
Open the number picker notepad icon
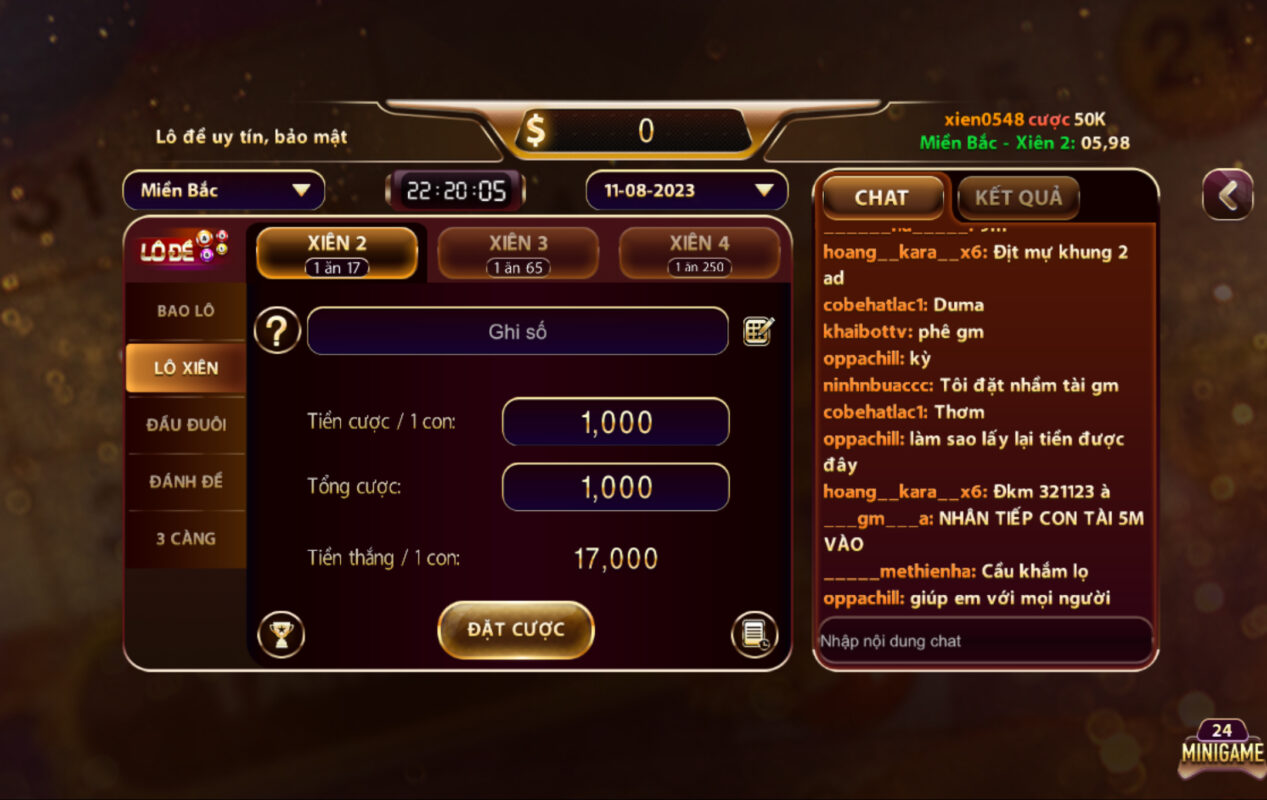pyautogui.click(x=758, y=331)
